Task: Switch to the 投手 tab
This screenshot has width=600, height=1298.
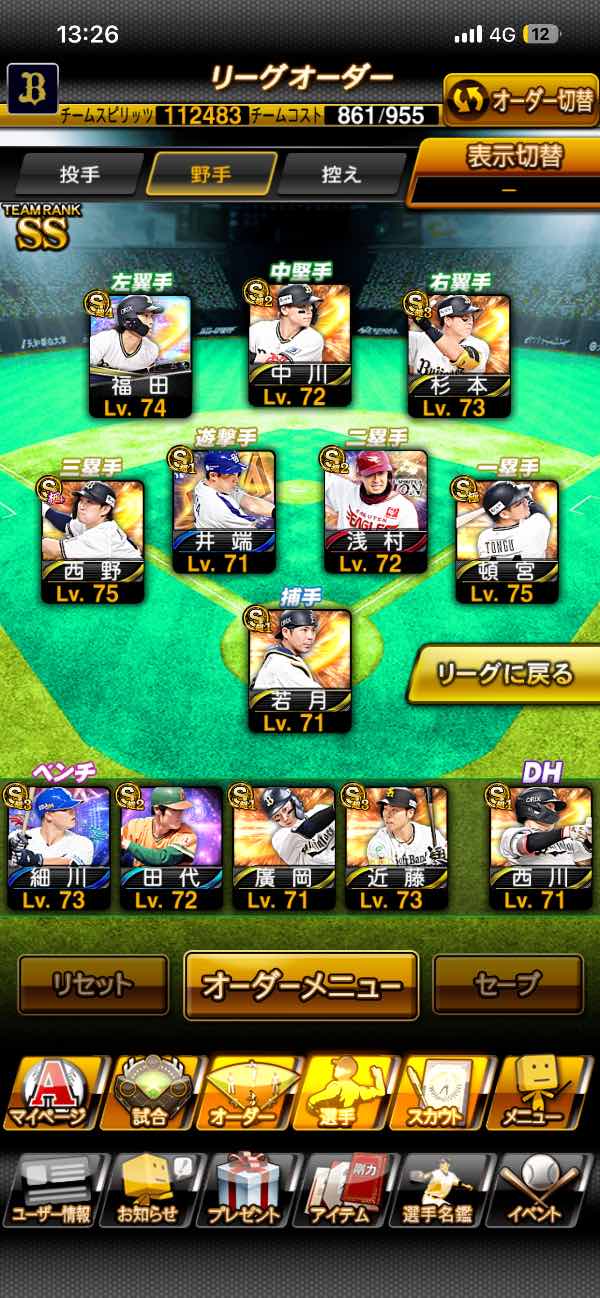Action: pyautogui.click(x=80, y=174)
